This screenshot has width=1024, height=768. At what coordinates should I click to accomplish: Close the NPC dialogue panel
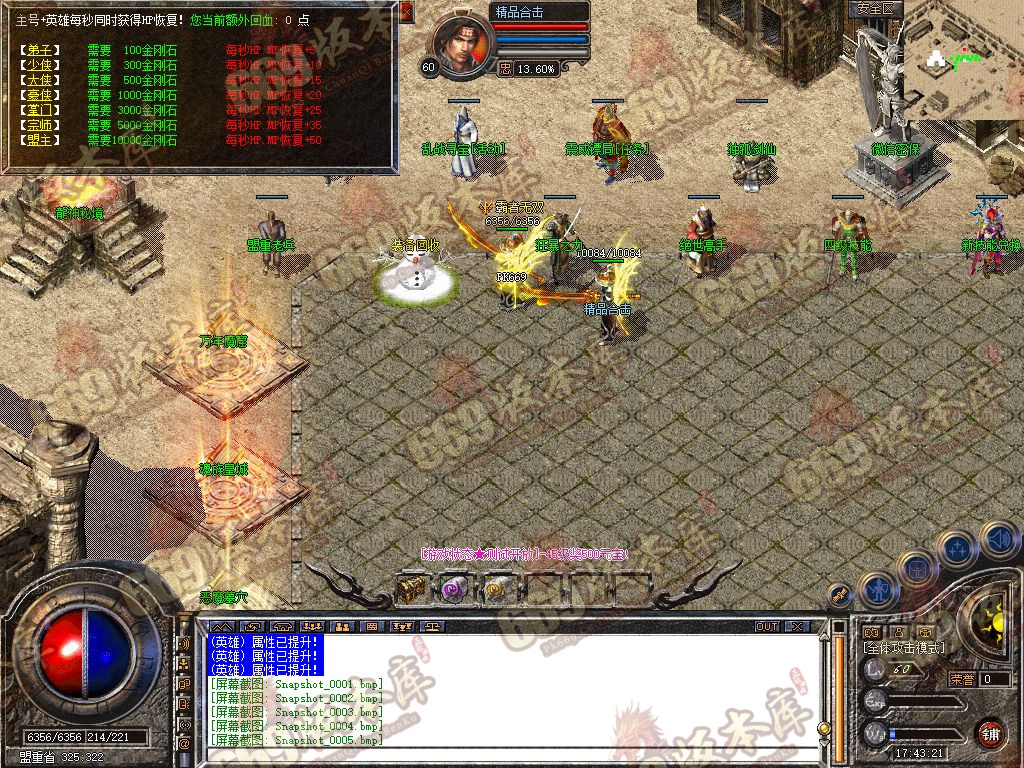(406, 12)
